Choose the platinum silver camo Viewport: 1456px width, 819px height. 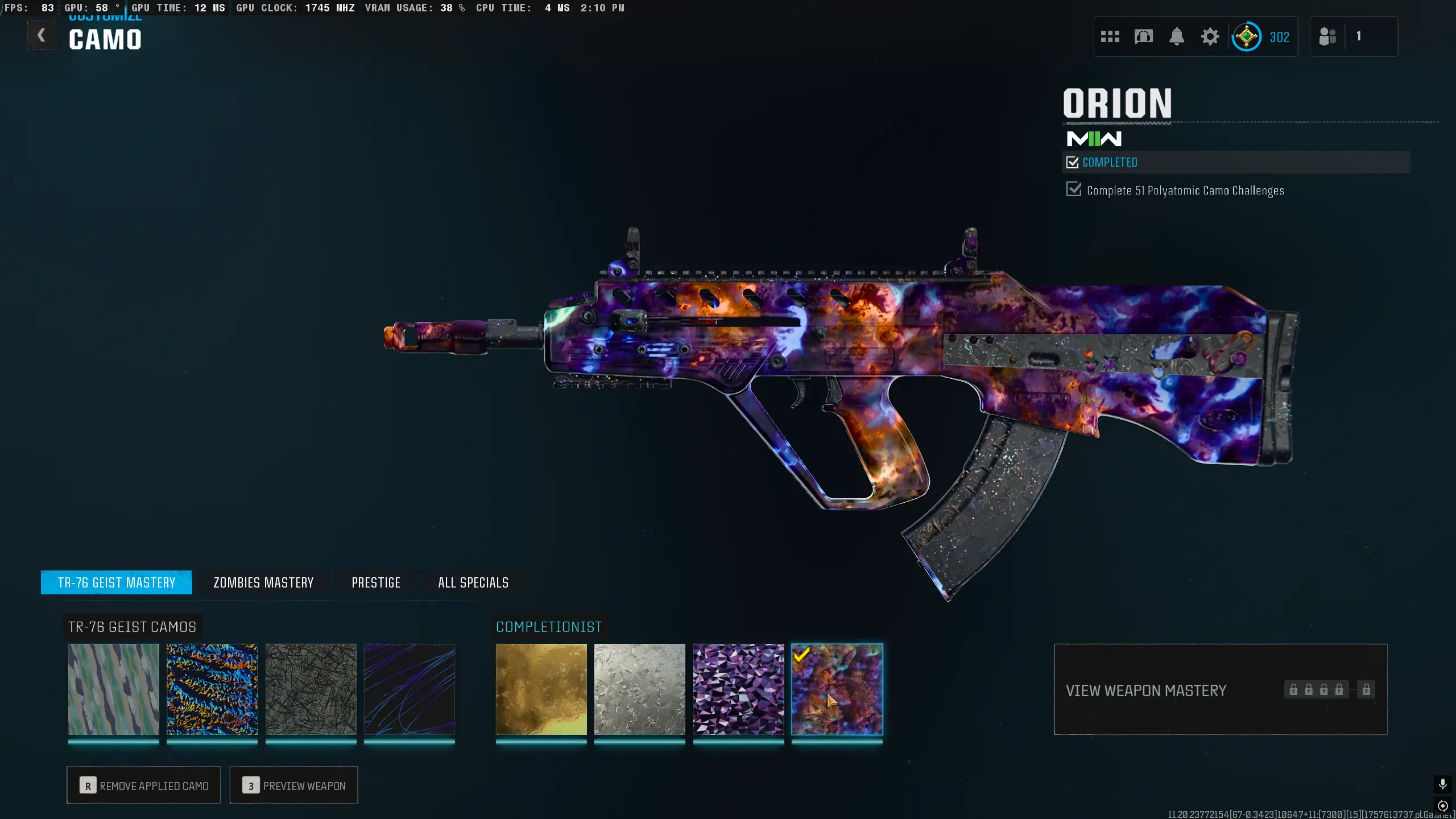640,689
